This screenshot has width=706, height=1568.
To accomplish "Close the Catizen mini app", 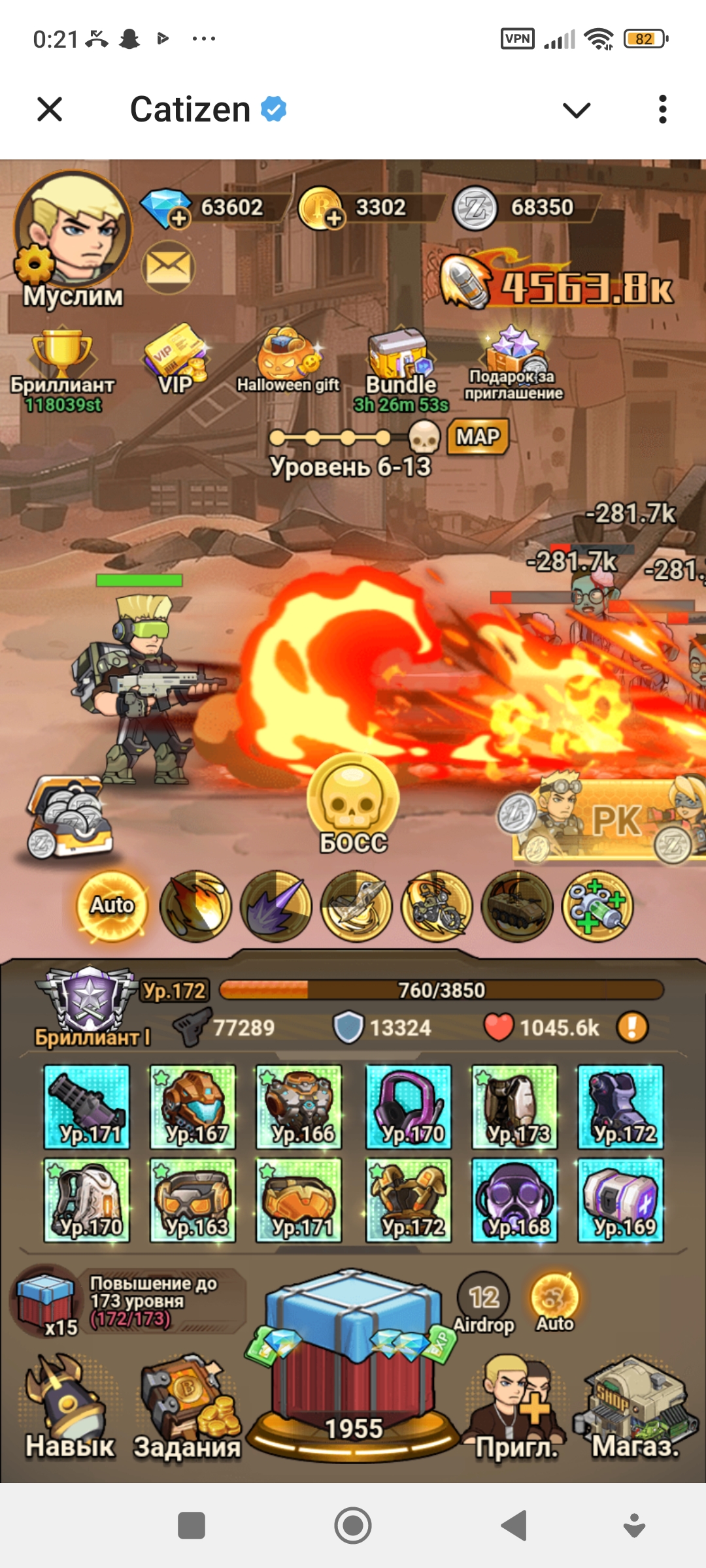I will [50, 110].
